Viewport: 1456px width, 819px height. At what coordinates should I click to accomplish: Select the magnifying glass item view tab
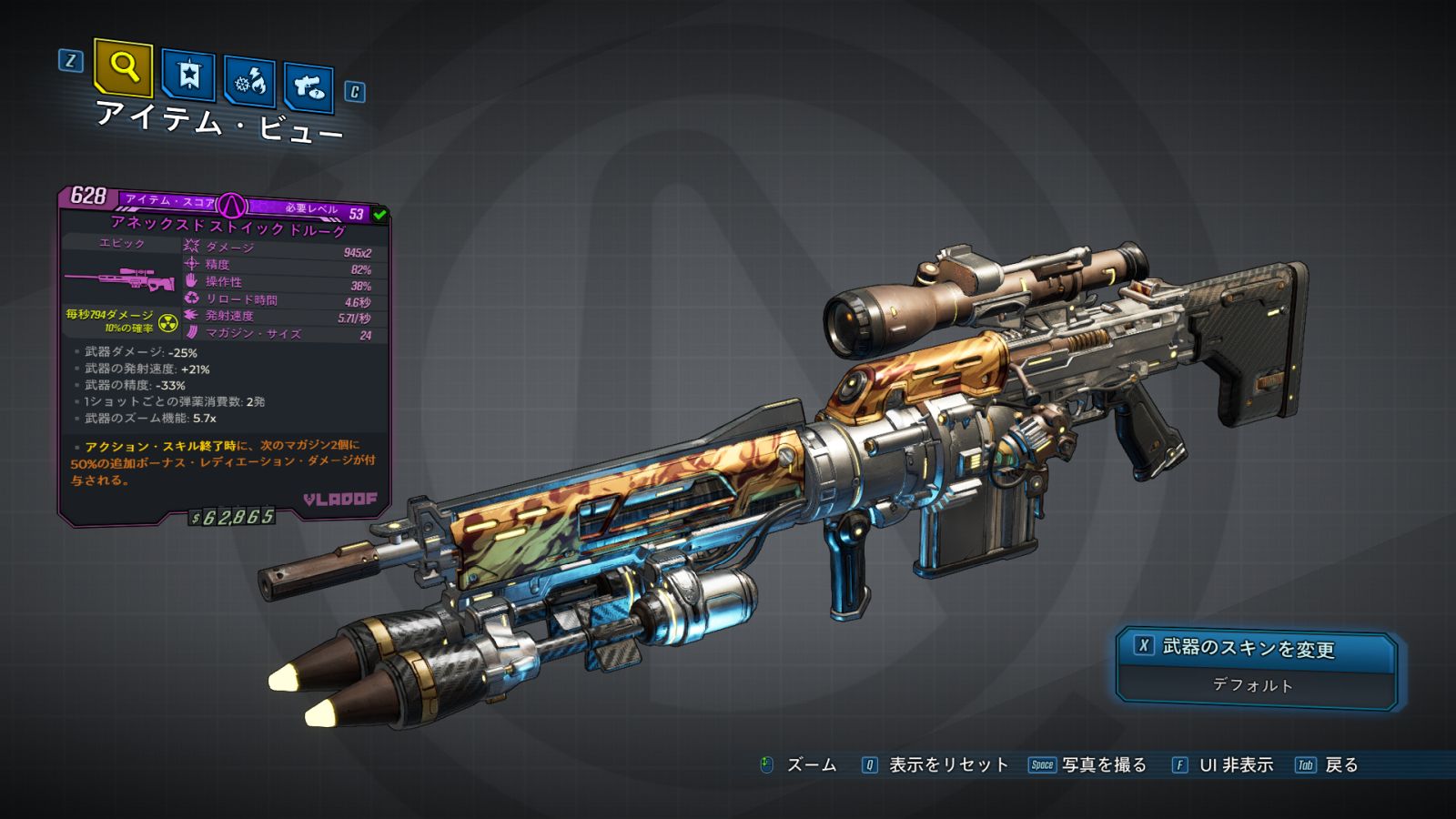(x=124, y=67)
